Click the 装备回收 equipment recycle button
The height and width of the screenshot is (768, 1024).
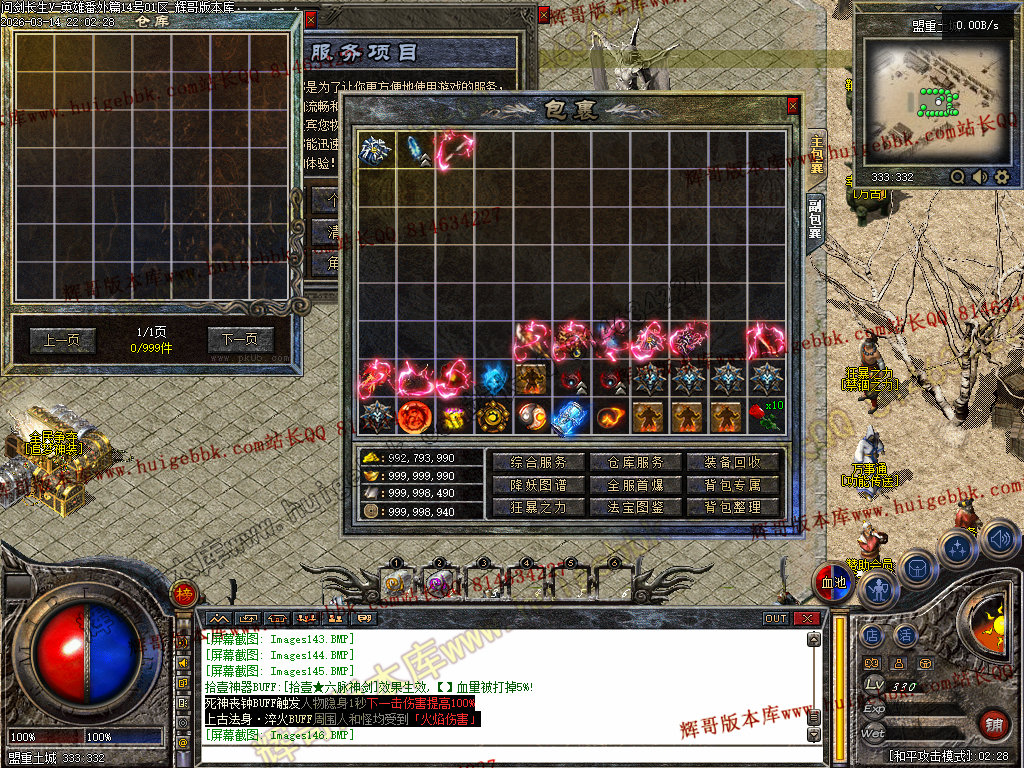click(733, 462)
